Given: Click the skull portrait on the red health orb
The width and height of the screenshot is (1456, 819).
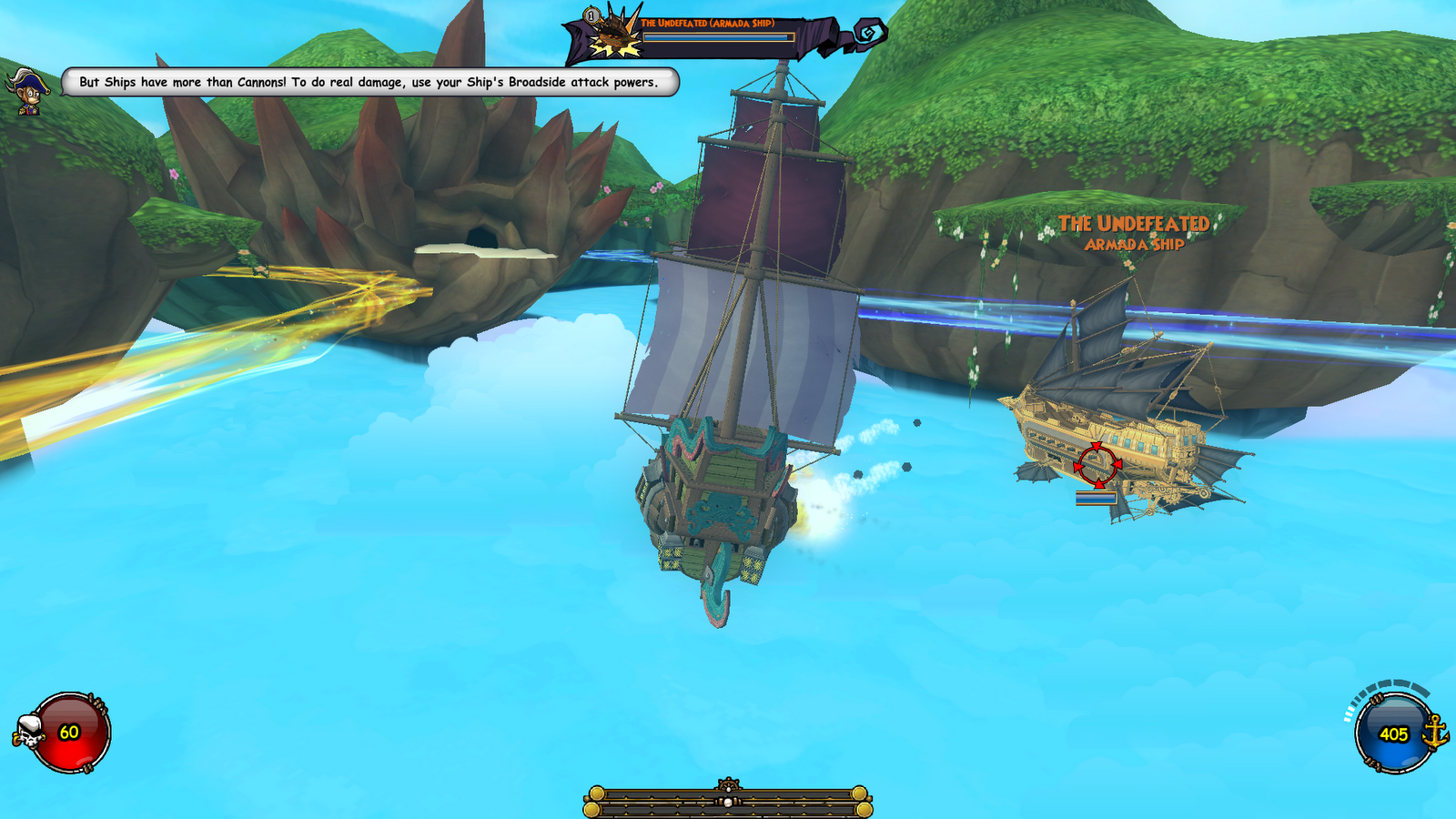Looking at the screenshot, I should pos(27,728).
